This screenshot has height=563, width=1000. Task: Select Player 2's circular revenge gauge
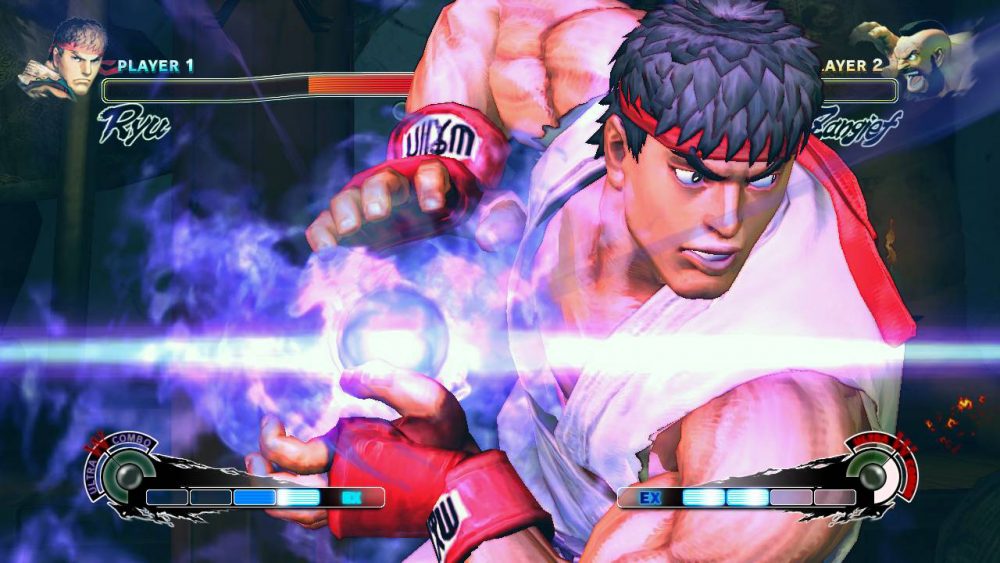[x=874, y=474]
